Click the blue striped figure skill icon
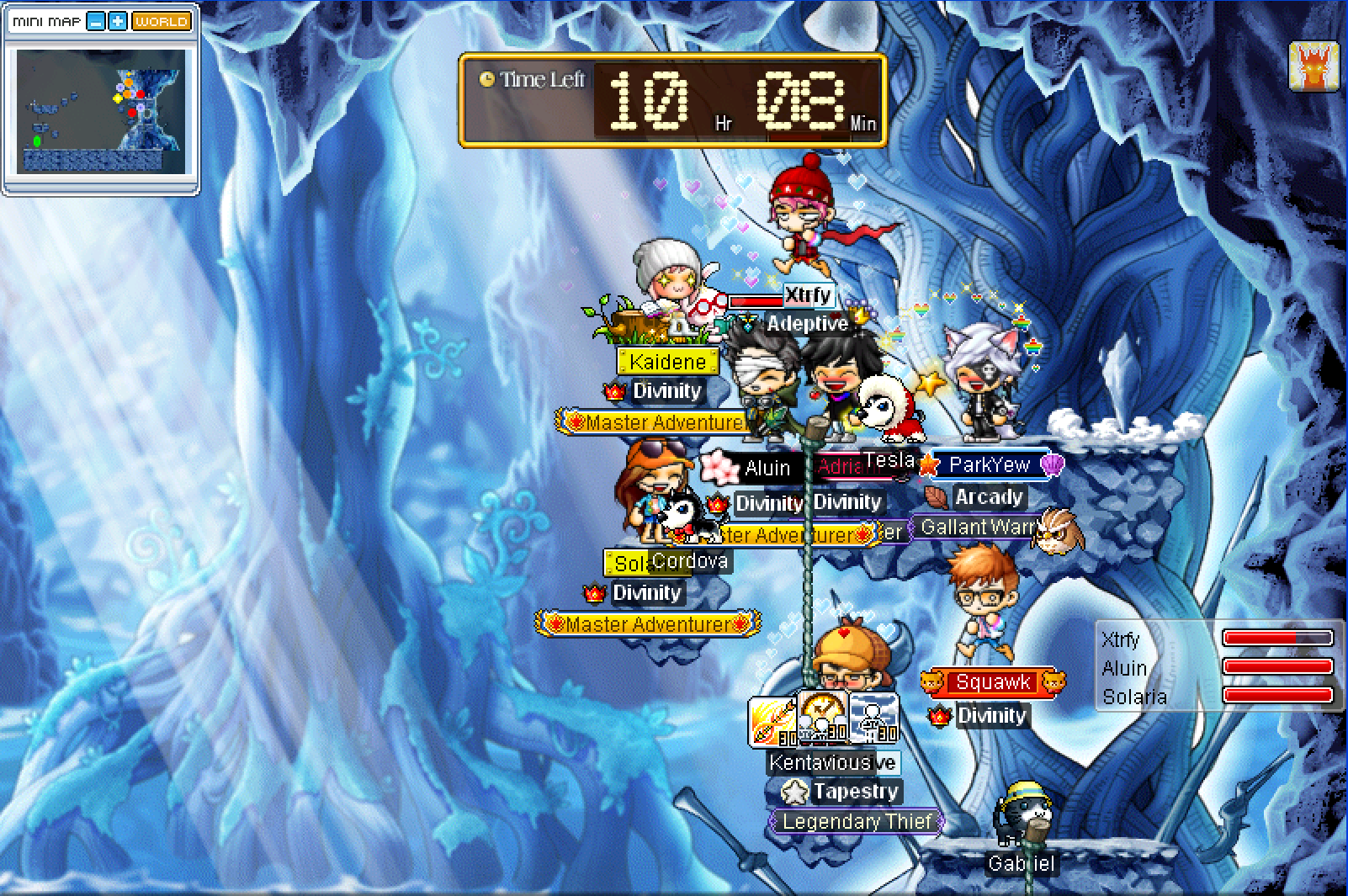This screenshot has width=1348, height=896. (x=873, y=718)
